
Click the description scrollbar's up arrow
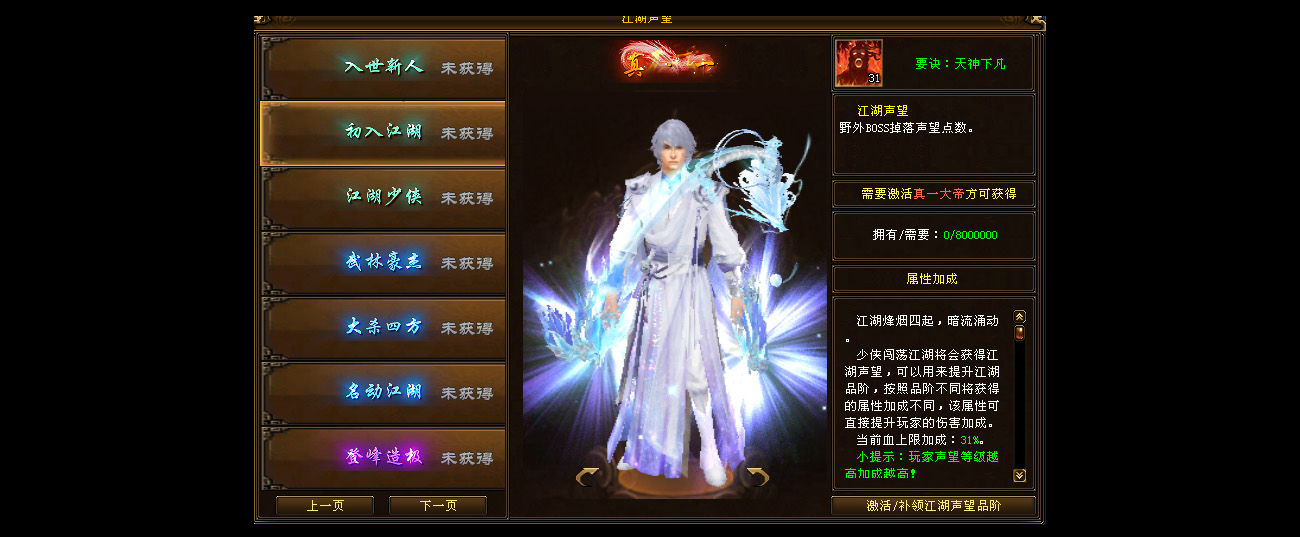(1020, 316)
